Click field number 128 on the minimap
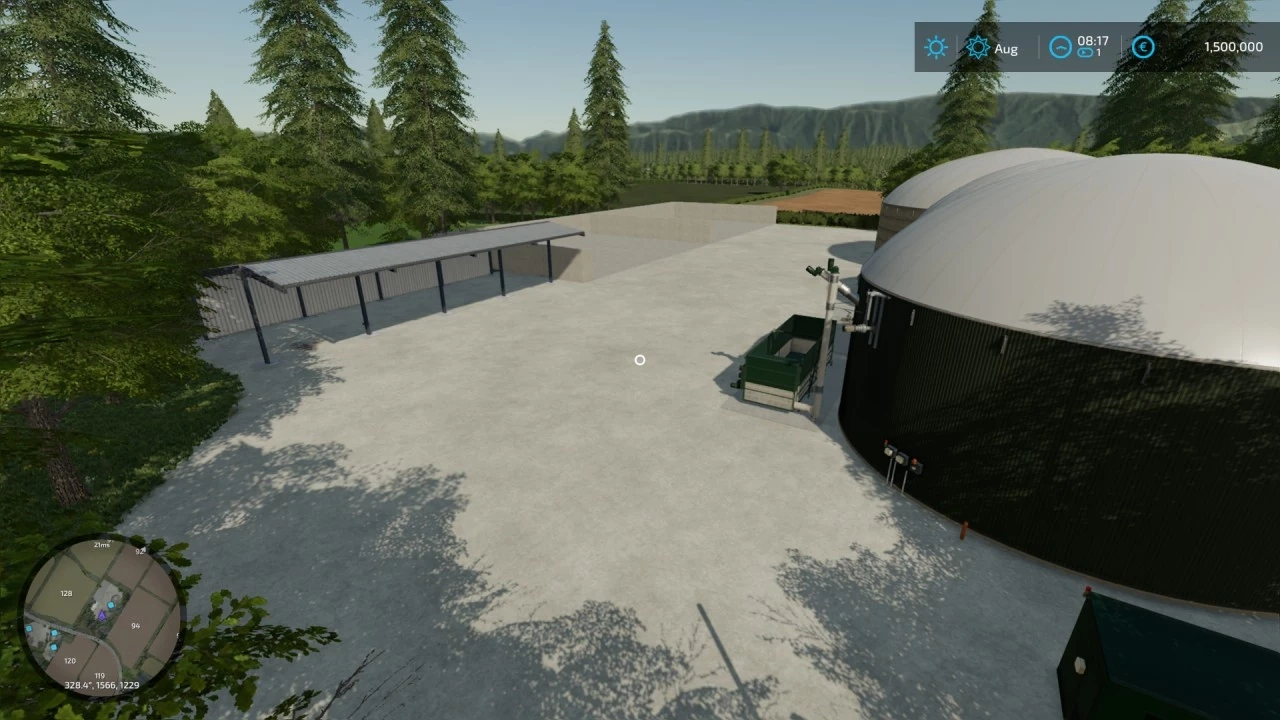 (66, 593)
